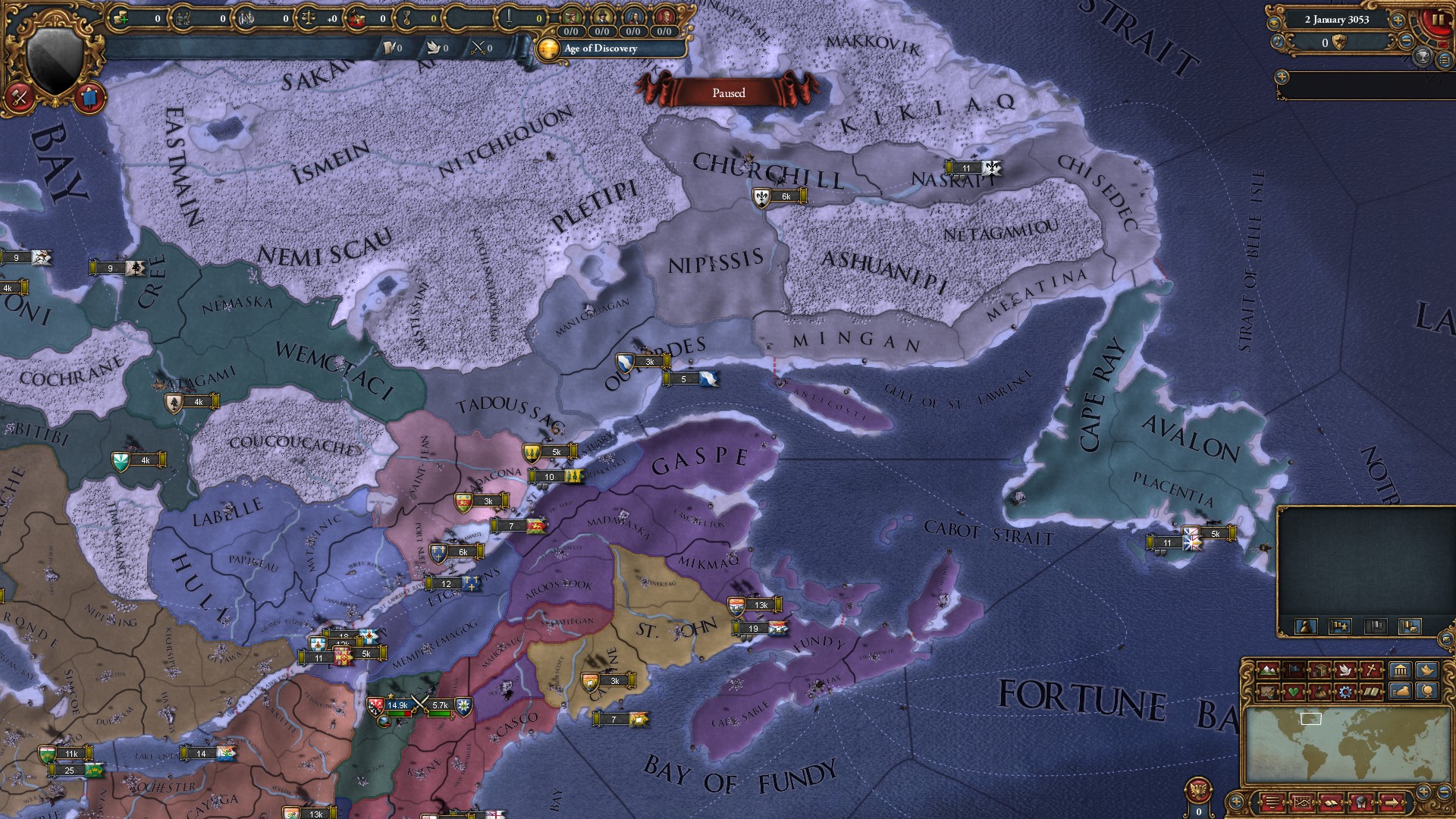Select the trade mapmode
Viewport: 1456px width, 819px height.
tap(1319, 671)
